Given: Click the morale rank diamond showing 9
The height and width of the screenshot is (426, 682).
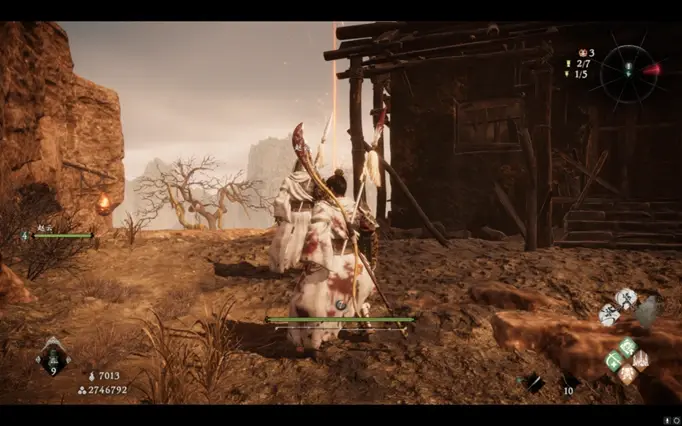Looking at the screenshot, I should tap(52, 356).
